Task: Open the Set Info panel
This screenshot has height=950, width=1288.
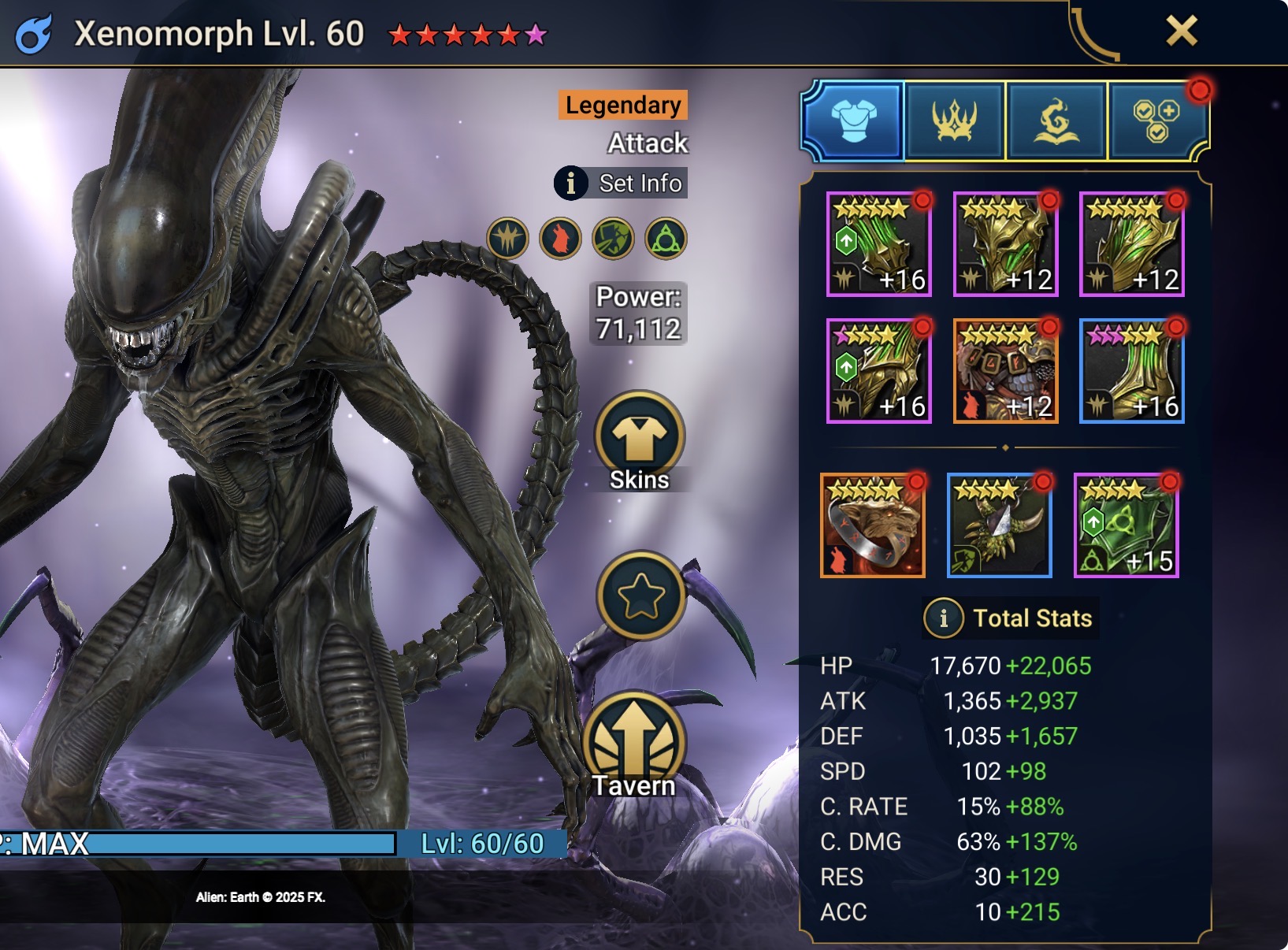Action: [622, 183]
